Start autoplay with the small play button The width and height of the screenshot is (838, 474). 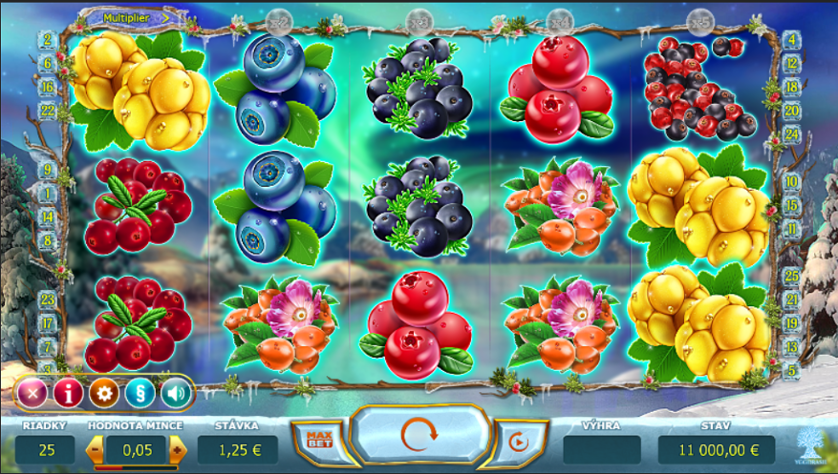pyautogui.click(x=518, y=440)
